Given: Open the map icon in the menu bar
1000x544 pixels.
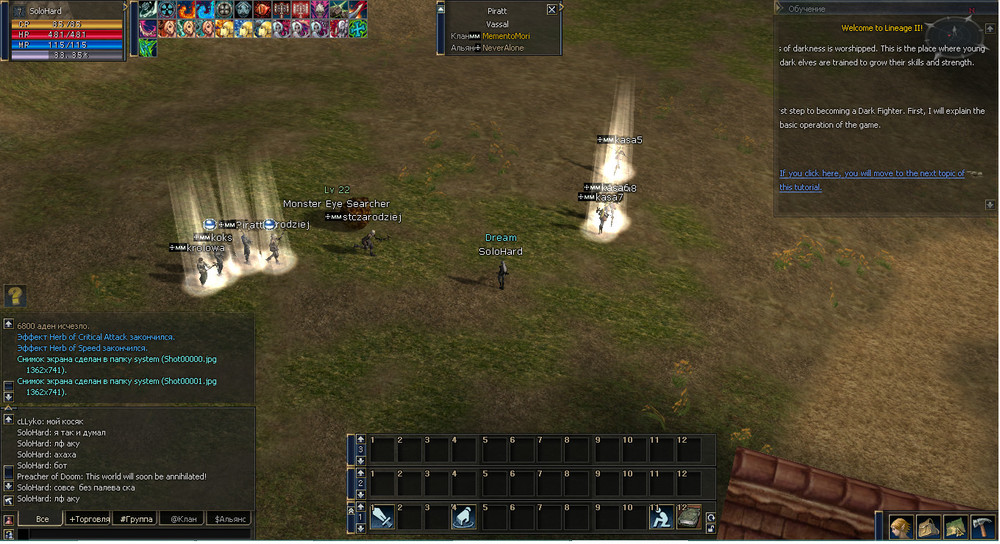Looking at the screenshot, I should [x=955, y=527].
